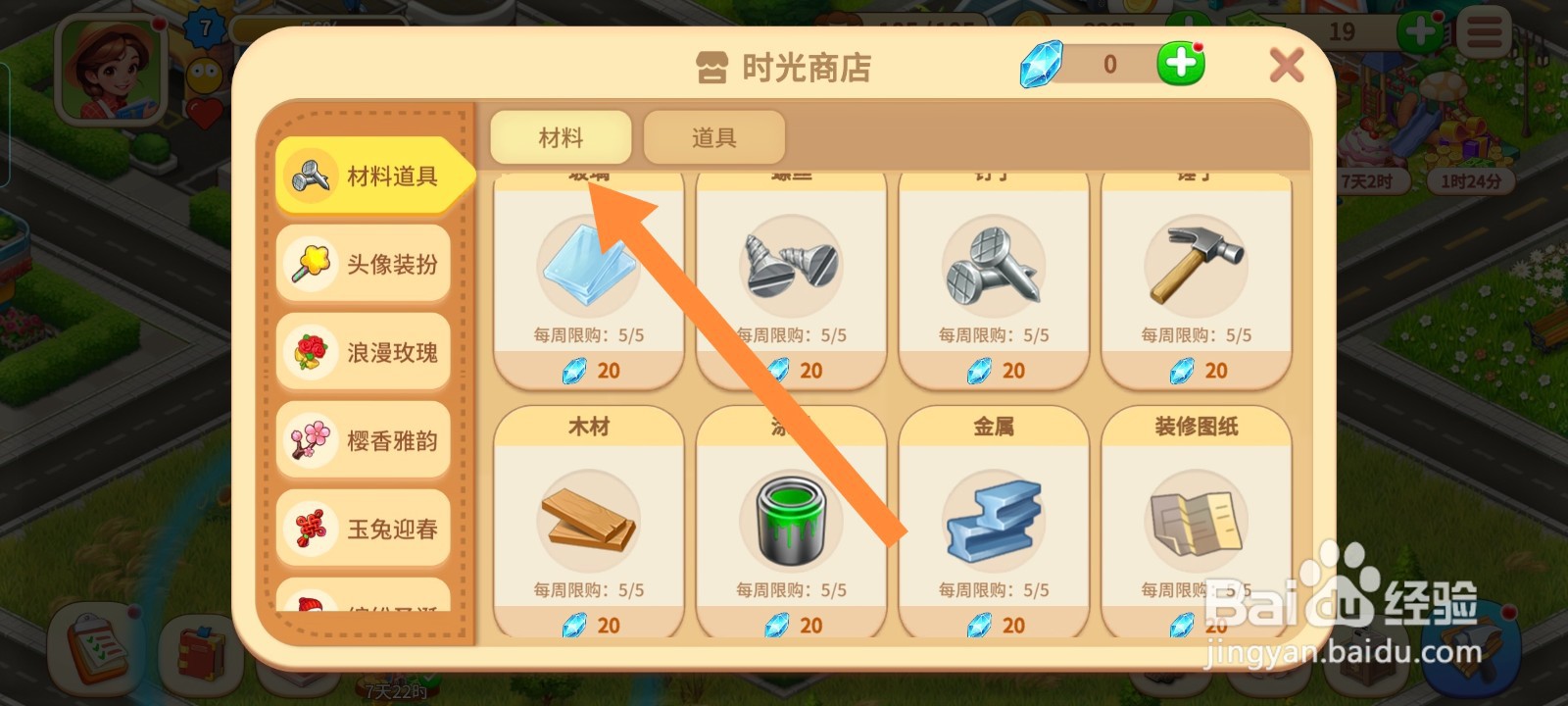The image size is (1568, 706).
Task: Click the magic wand icon on 头像装扮
Action: pos(310,264)
